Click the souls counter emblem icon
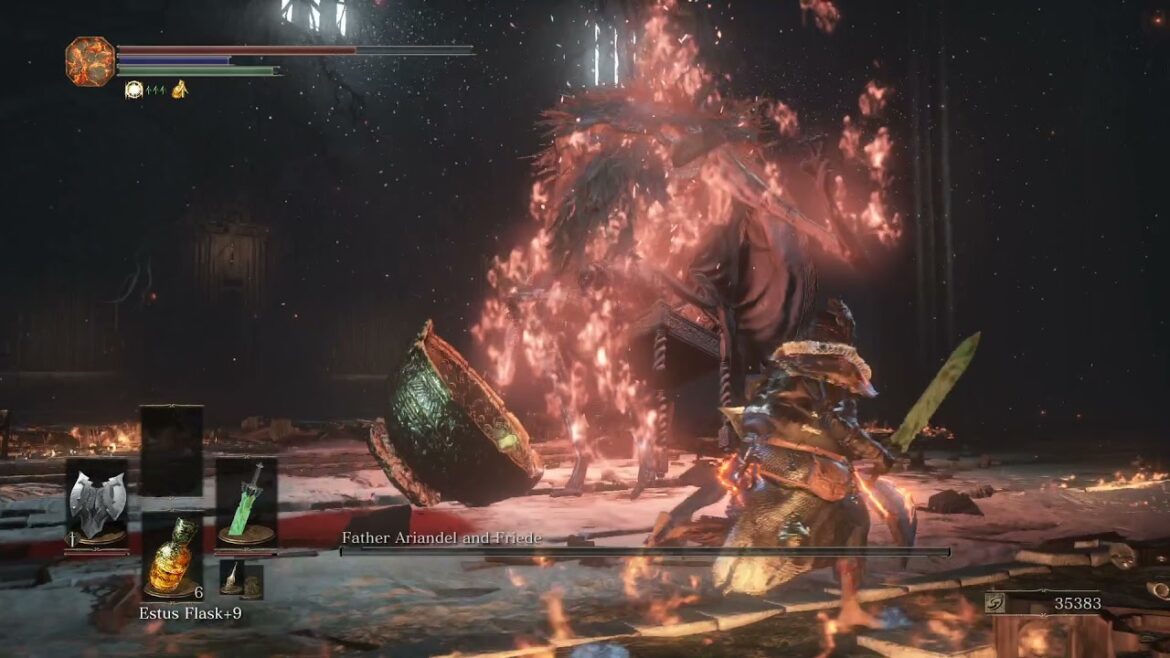This screenshot has height=658, width=1170. tap(996, 602)
